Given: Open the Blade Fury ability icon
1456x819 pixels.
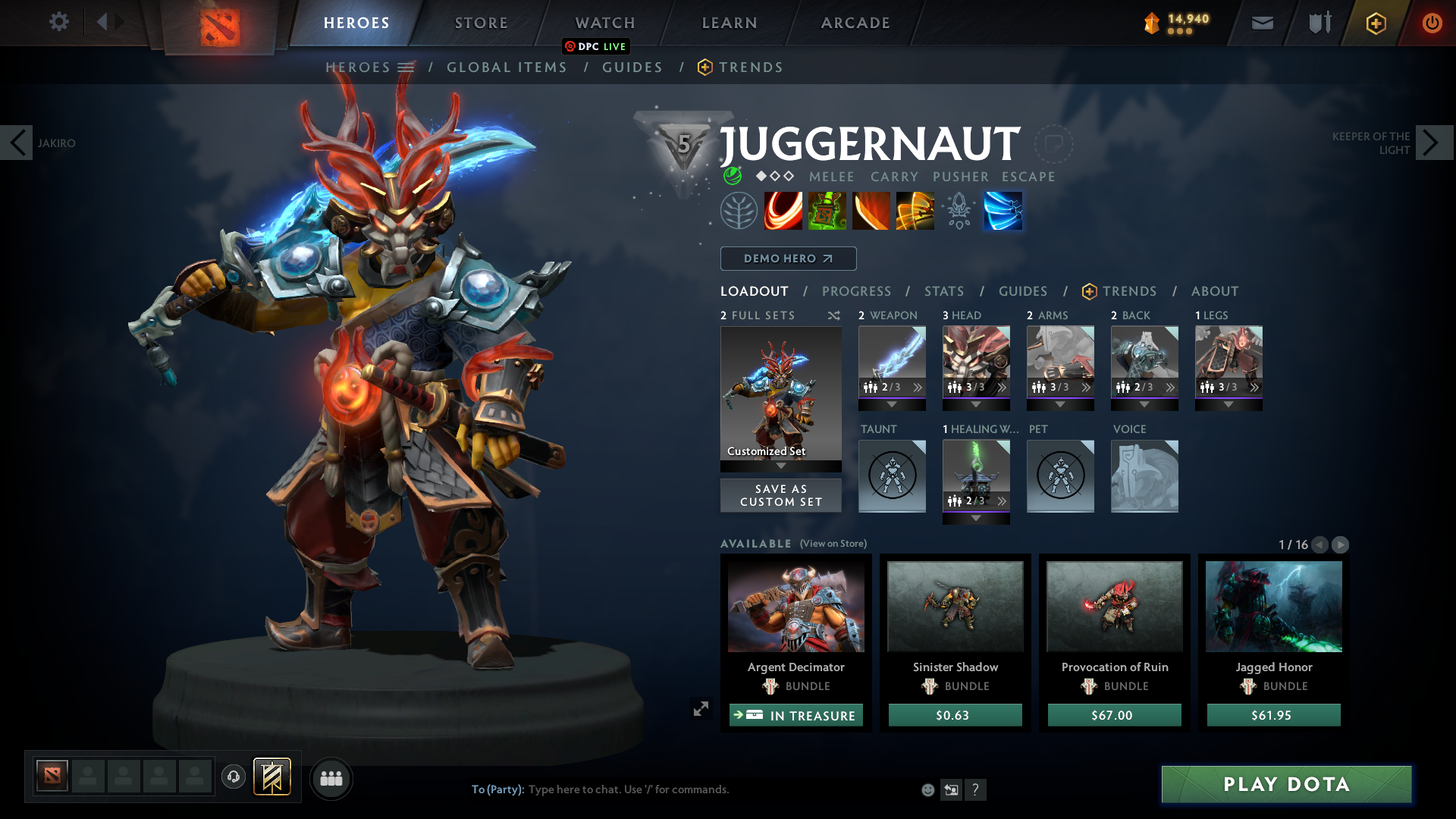Looking at the screenshot, I should pos(783,211).
